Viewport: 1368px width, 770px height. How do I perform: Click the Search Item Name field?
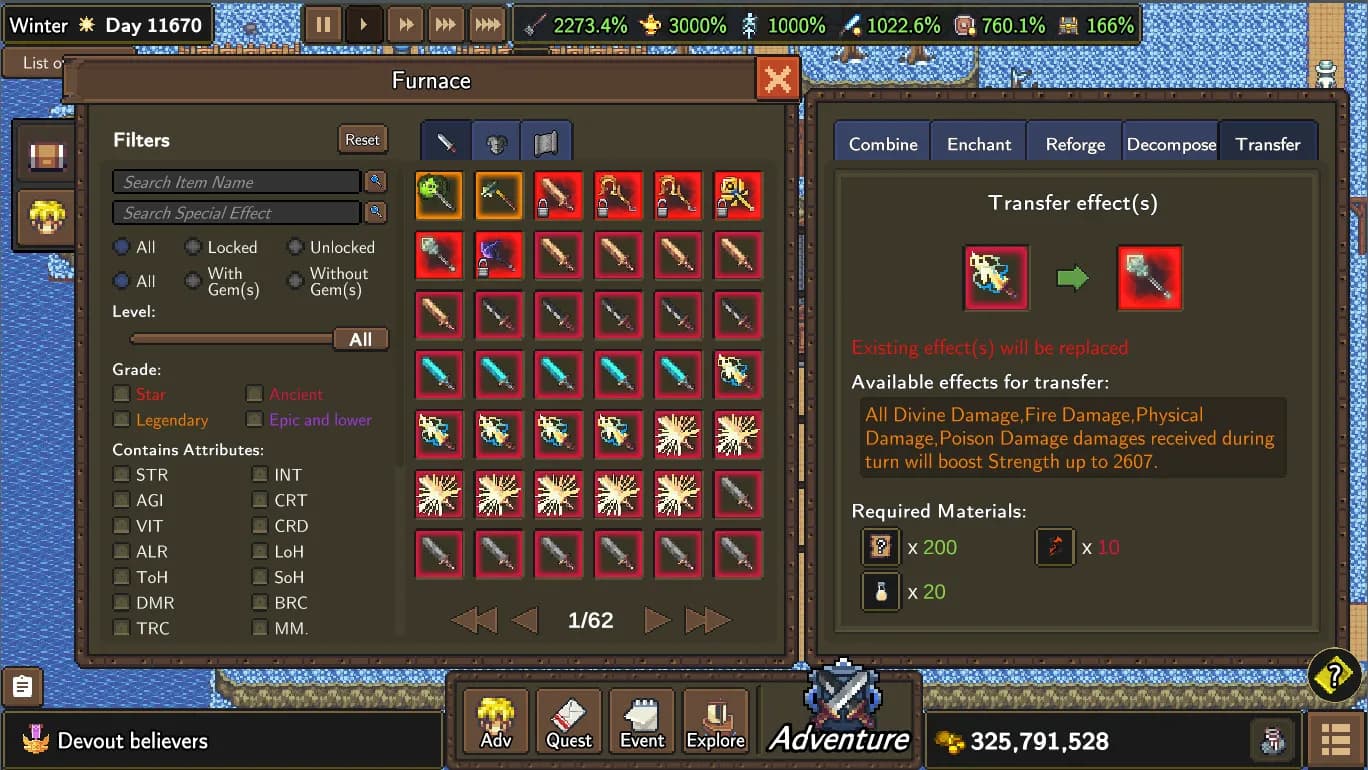tap(236, 182)
